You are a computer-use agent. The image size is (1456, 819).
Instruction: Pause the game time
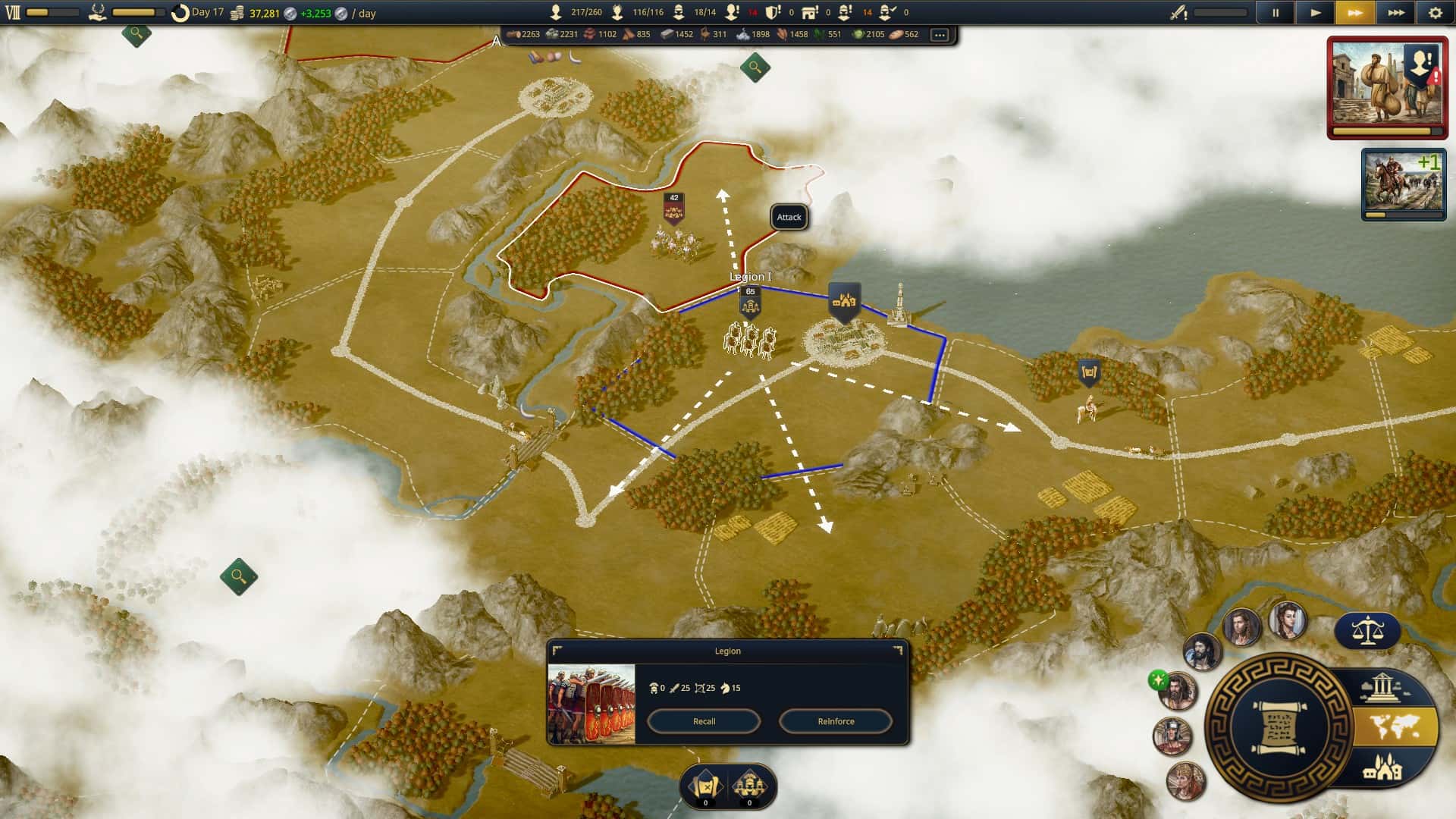(x=1276, y=13)
